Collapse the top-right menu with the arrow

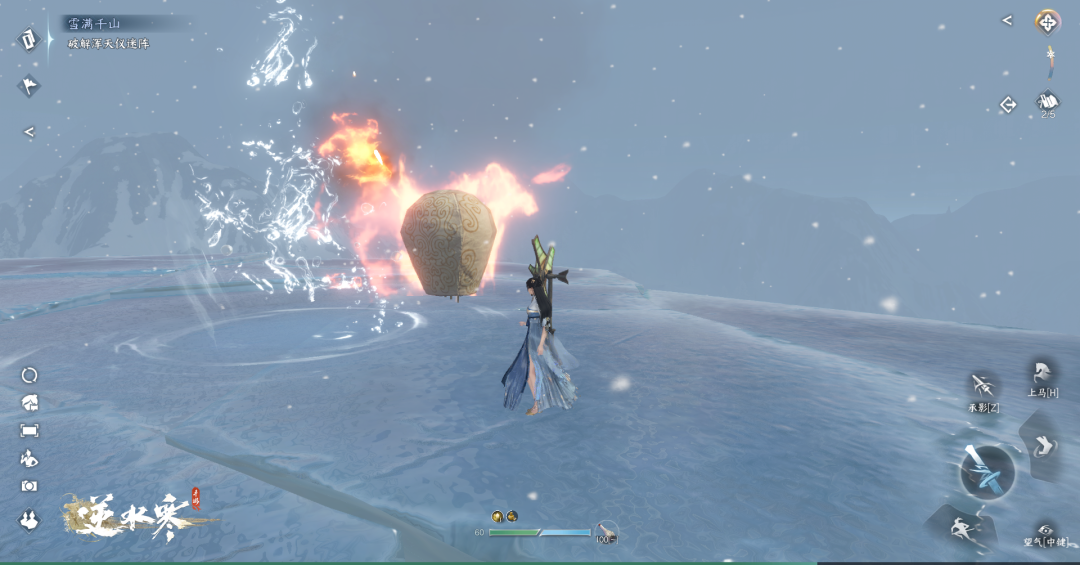1007,20
